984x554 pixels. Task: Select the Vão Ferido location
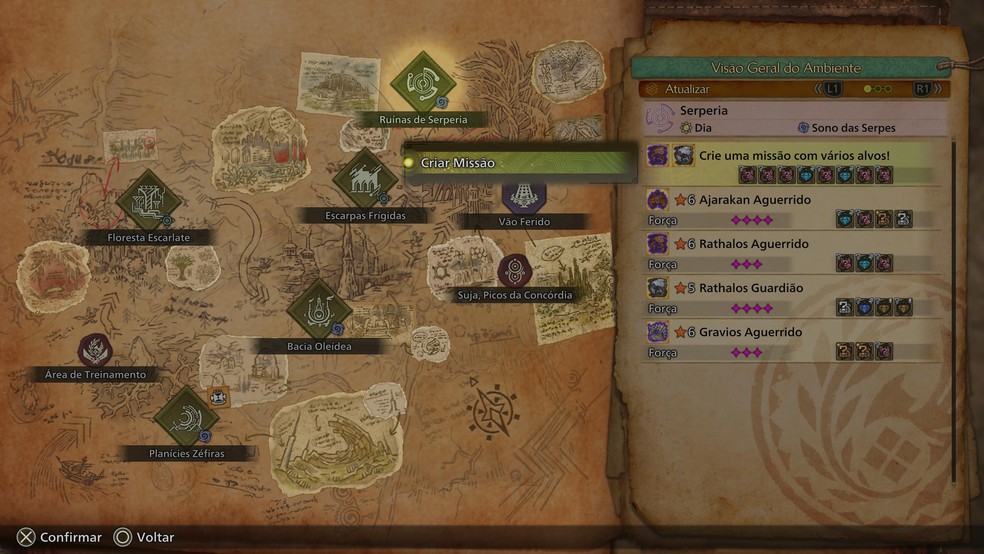click(523, 197)
